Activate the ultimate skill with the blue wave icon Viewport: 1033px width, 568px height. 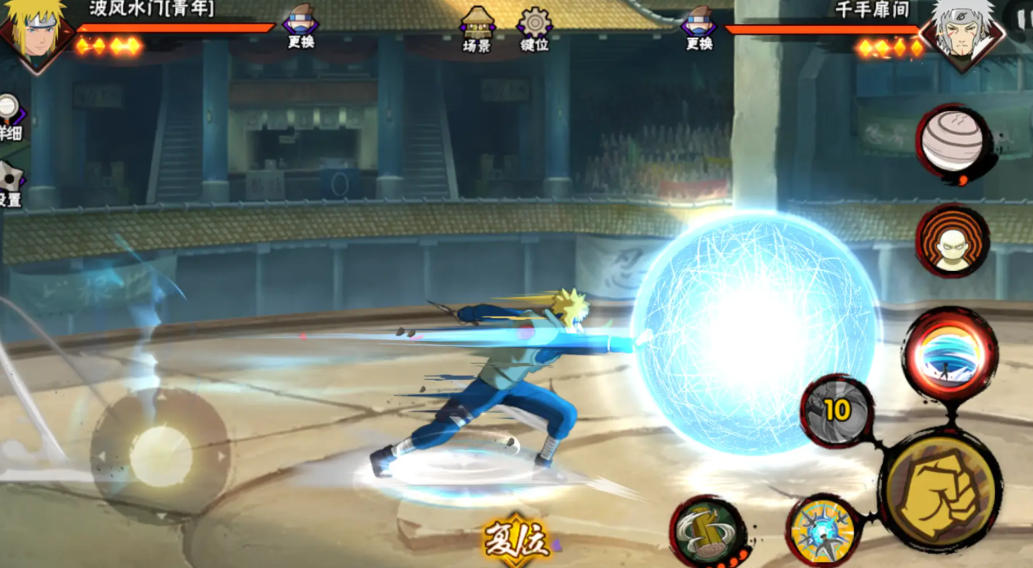[x=949, y=357]
